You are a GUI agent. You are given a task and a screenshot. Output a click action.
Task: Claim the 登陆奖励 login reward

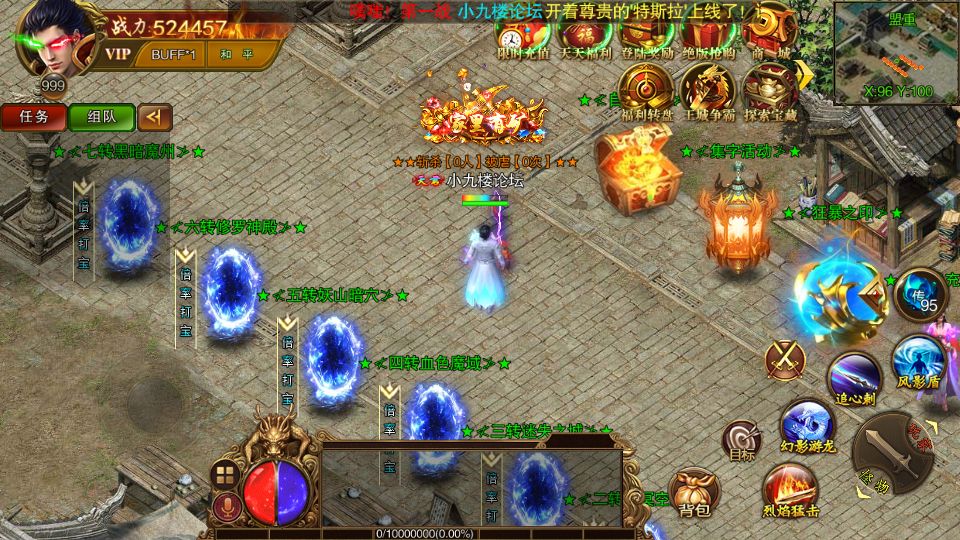643,37
